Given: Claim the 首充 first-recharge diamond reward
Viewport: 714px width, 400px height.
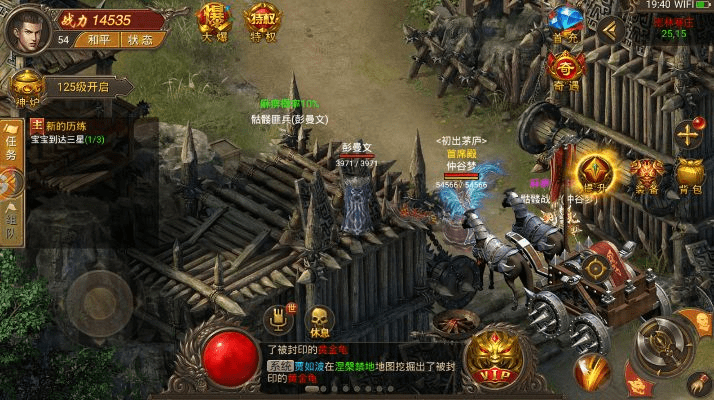Looking at the screenshot, I should [566, 22].
